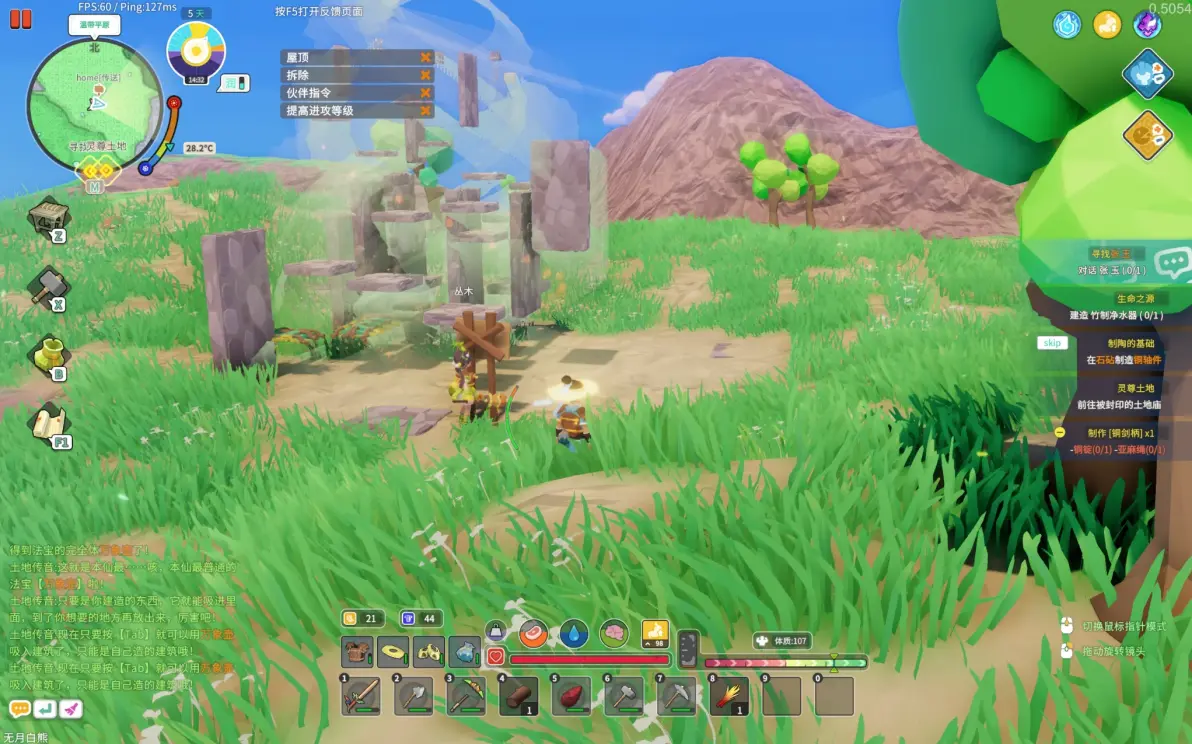Pause the game with the red pause button
This screenshot has width=1192, height=744.
coord(20,19)
